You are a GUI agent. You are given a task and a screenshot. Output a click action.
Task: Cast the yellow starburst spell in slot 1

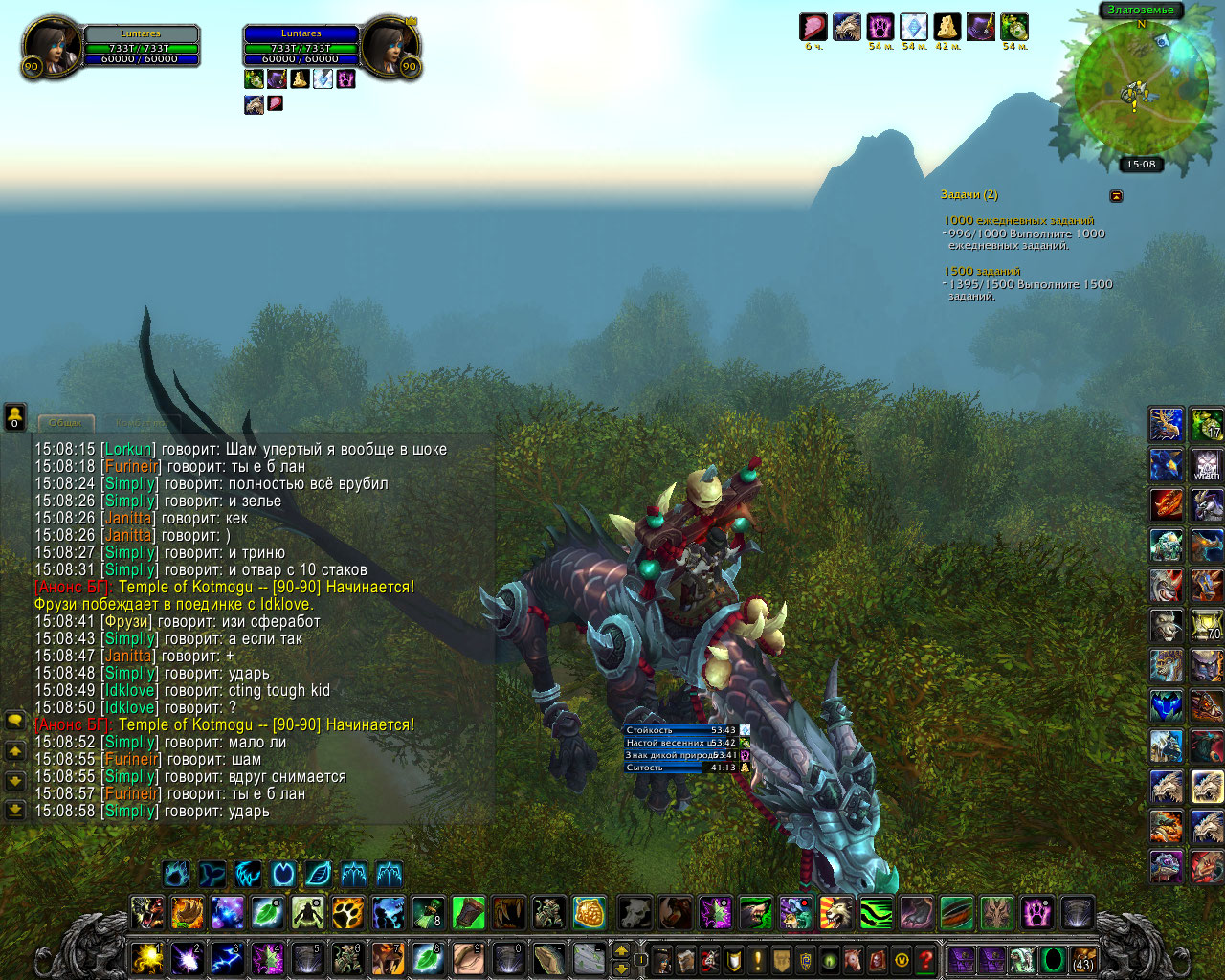tap(146, 959)
